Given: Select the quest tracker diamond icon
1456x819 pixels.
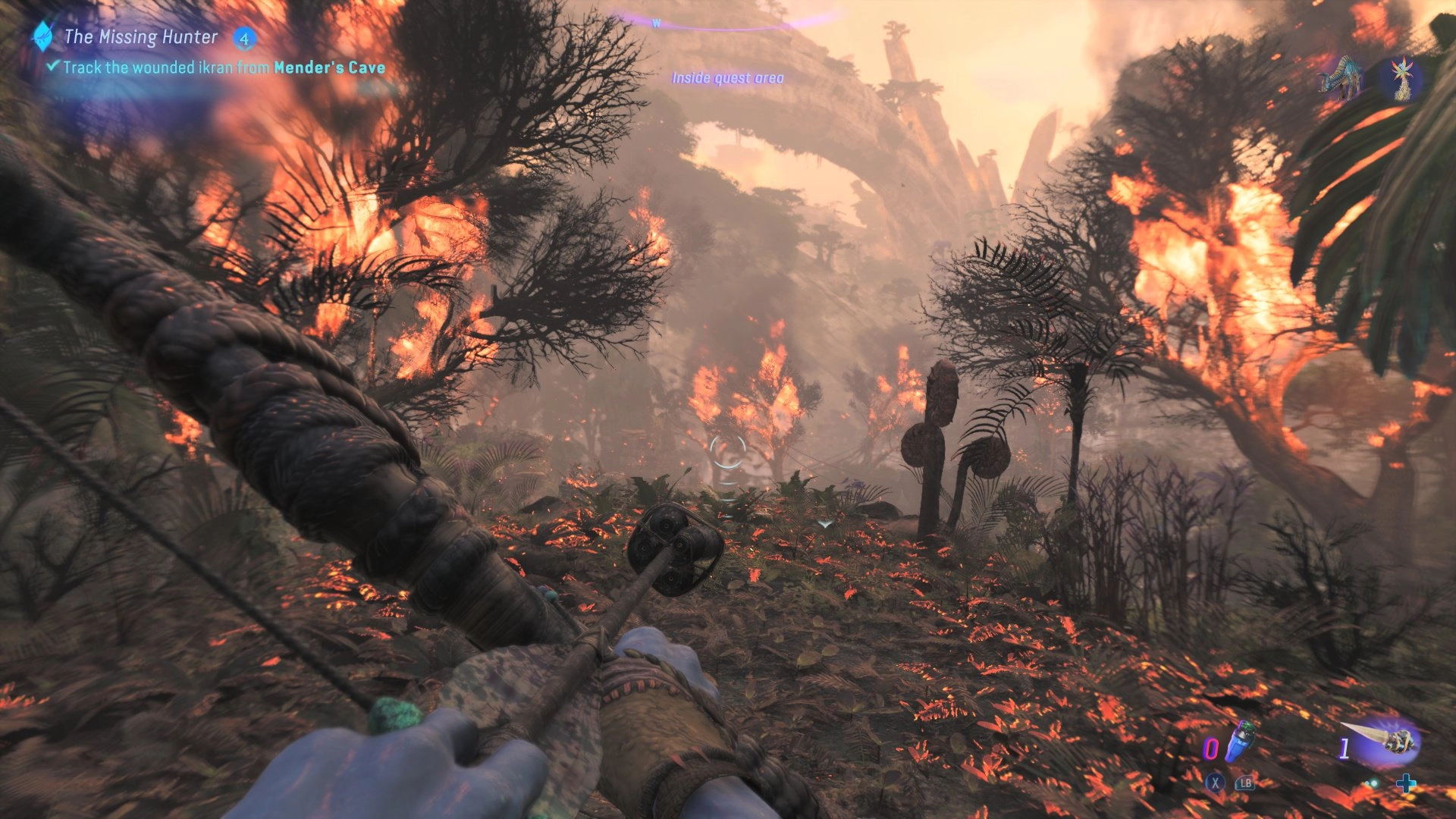Looking at the screenshot, I should pyautogui.click(x=42, y=36).
